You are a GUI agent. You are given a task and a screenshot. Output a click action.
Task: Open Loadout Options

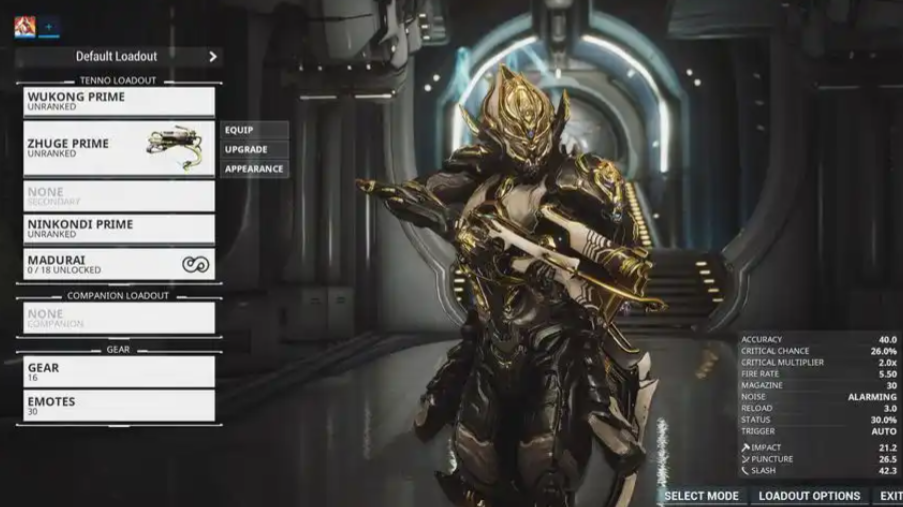(809, 496)
